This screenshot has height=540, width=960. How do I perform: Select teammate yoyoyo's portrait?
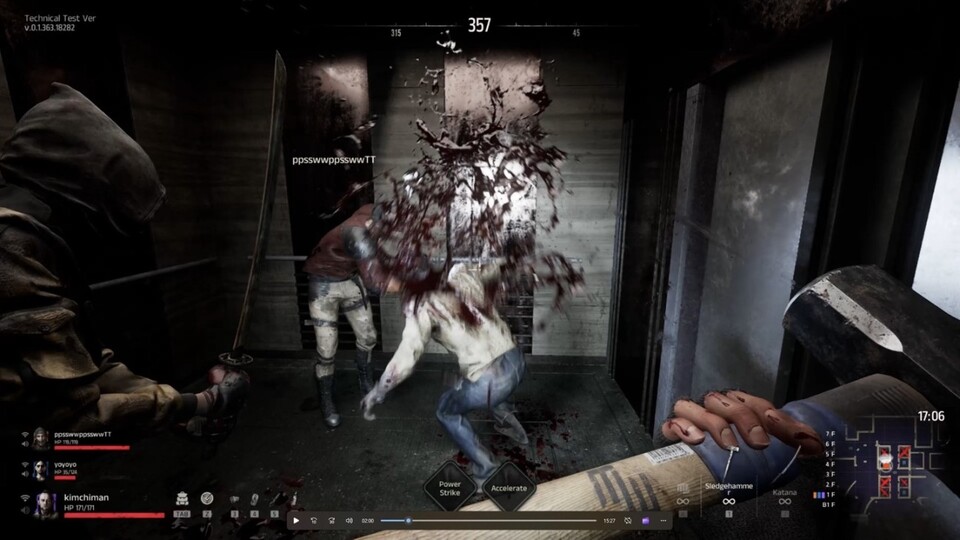[42, 468]
